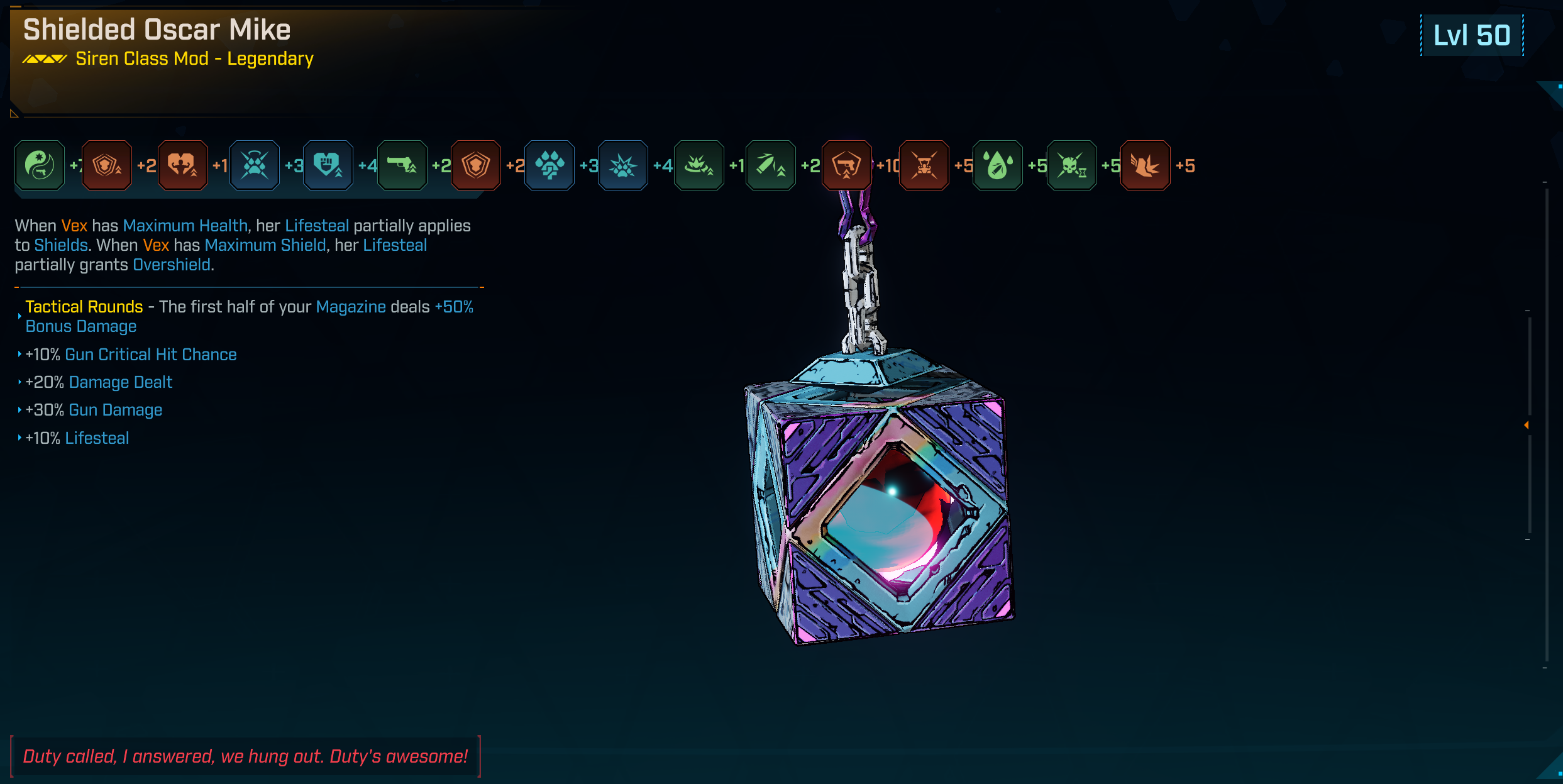The height and width of the screenshot is (784, 1563).
Task: Pick the blue spiky burst paw icon
Action: point(623,165)
